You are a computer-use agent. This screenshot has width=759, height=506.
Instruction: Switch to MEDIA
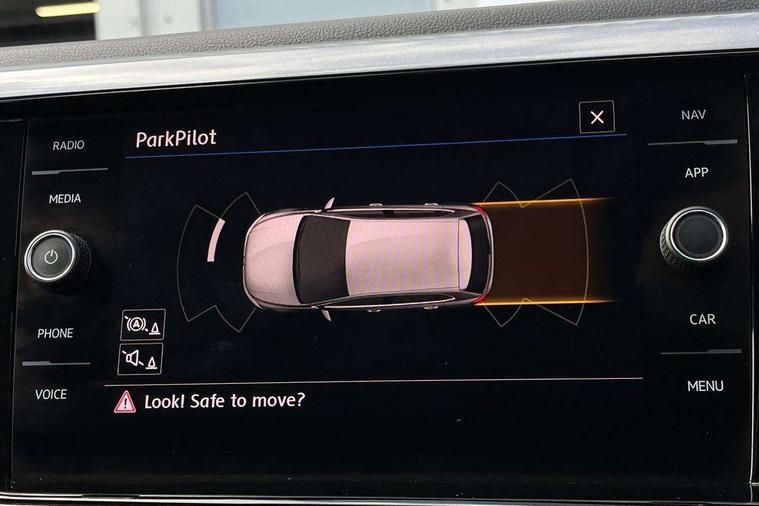(65, 199)
